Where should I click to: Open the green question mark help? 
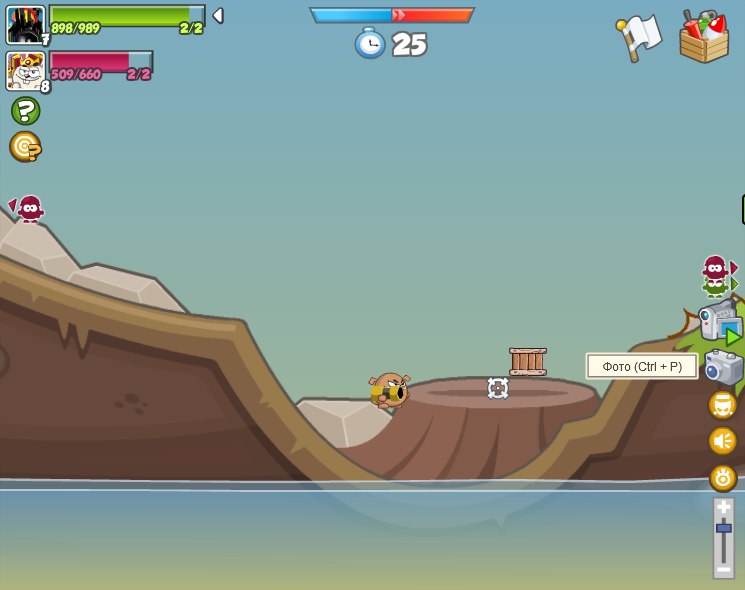[x=25, y=110]
